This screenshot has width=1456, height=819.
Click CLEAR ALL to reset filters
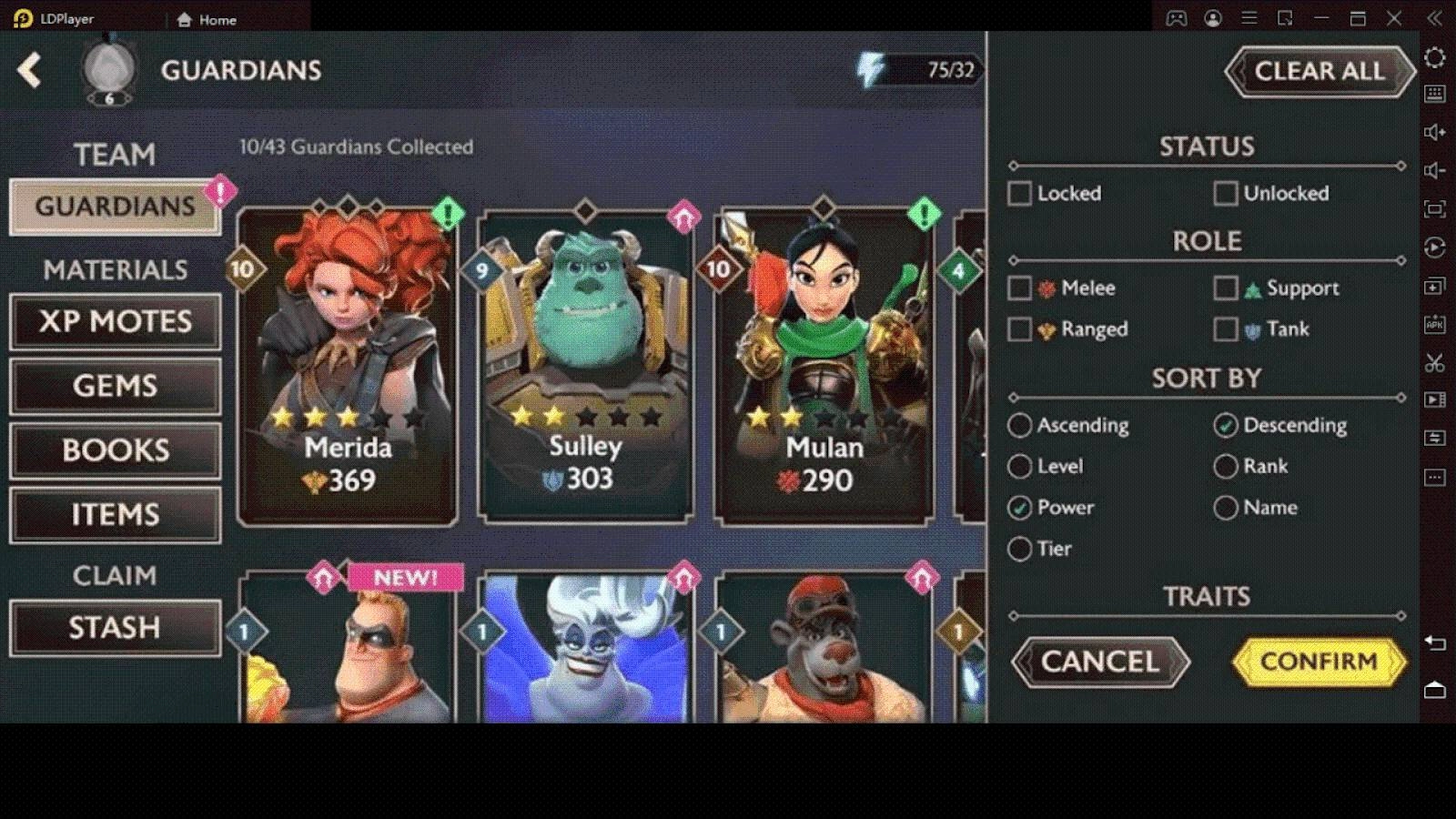click(x=1319, y=71)
